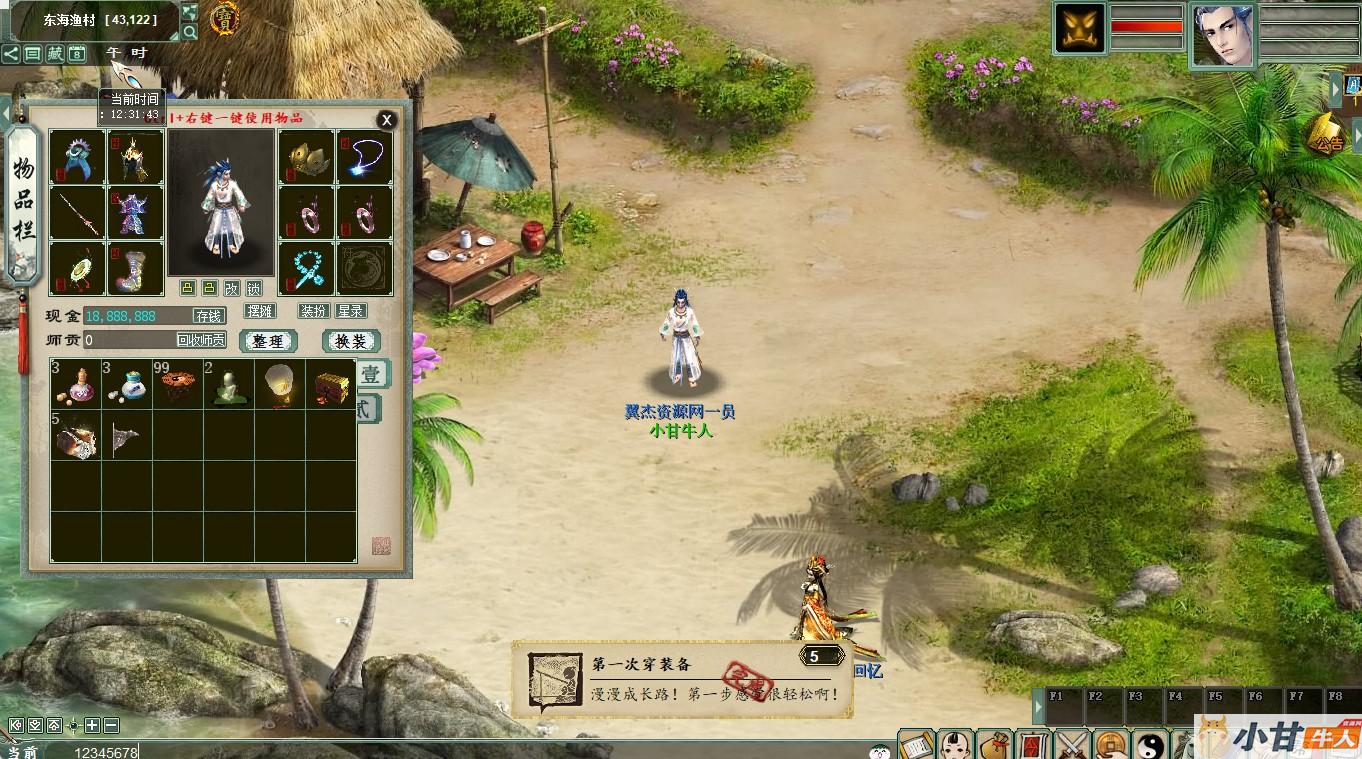Select the purple potion bottle slot
Image resolution: width=1362 pixels, height=759 pixels.
pyautogui.click(x=77, y=384)
